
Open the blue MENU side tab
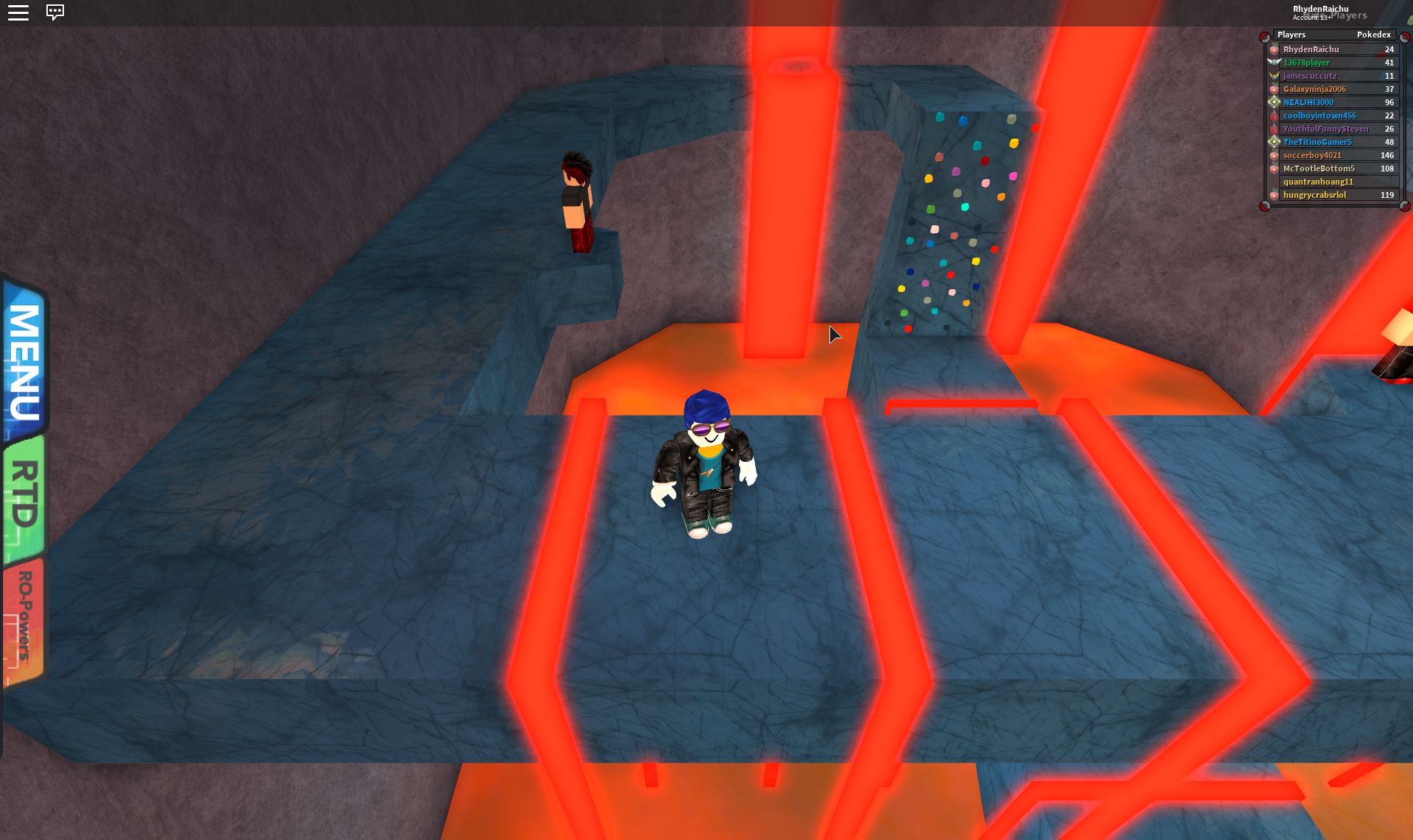pos(24,360)
